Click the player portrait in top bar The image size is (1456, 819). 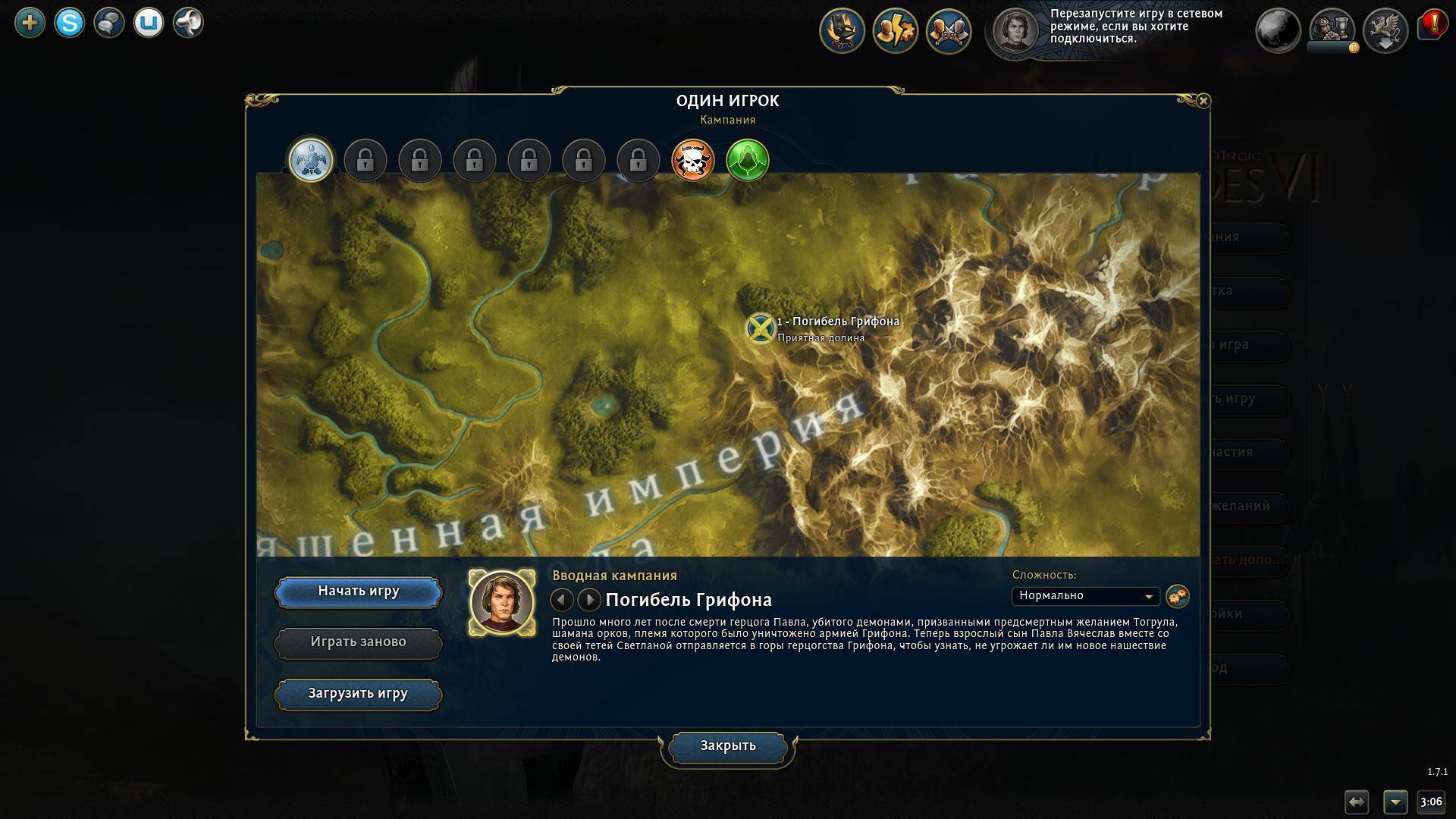[x=1015, y=31]
